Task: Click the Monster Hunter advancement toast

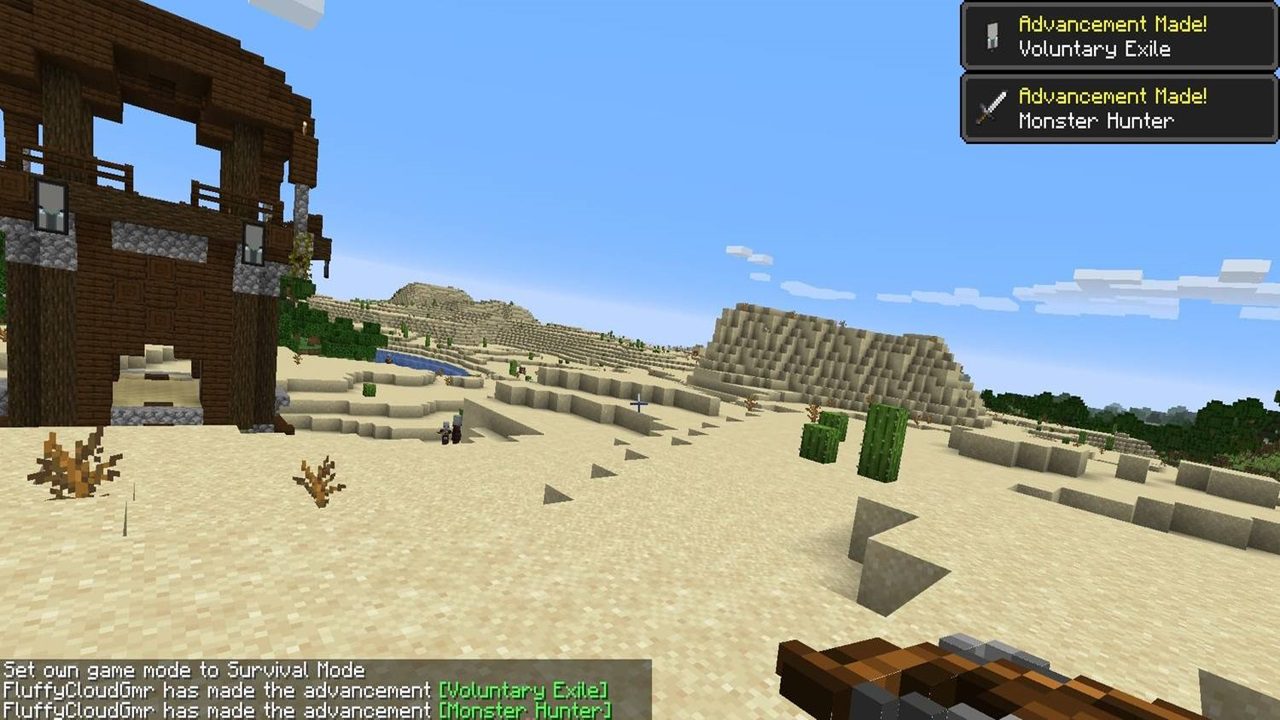Action: coord(1118,109)
